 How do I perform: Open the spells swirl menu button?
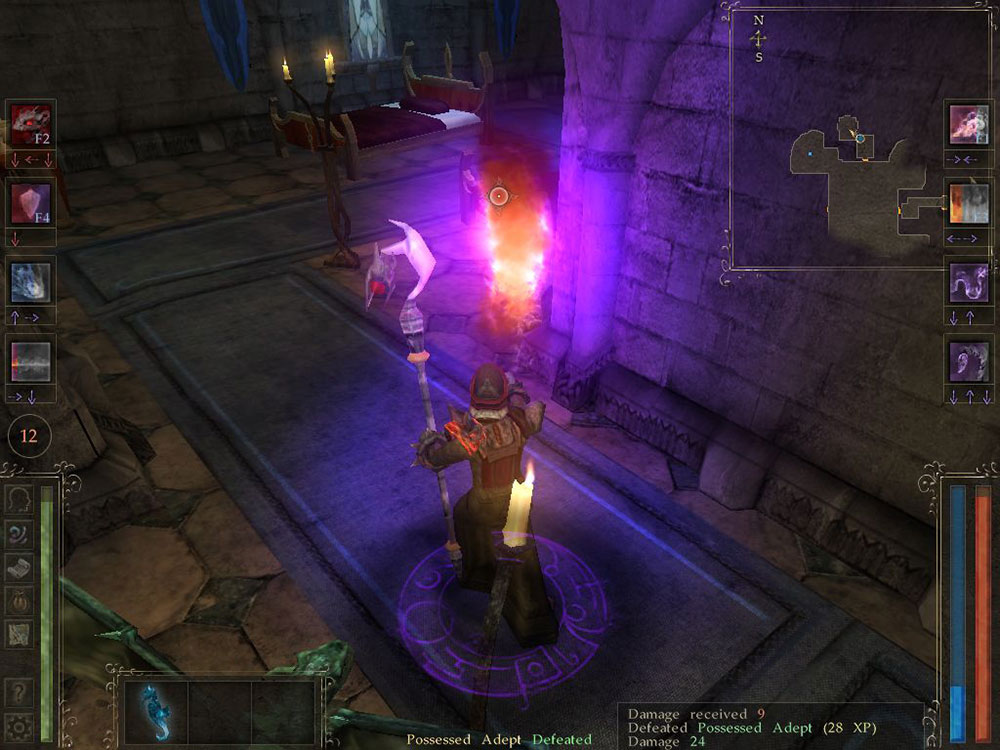click(19, 533)
